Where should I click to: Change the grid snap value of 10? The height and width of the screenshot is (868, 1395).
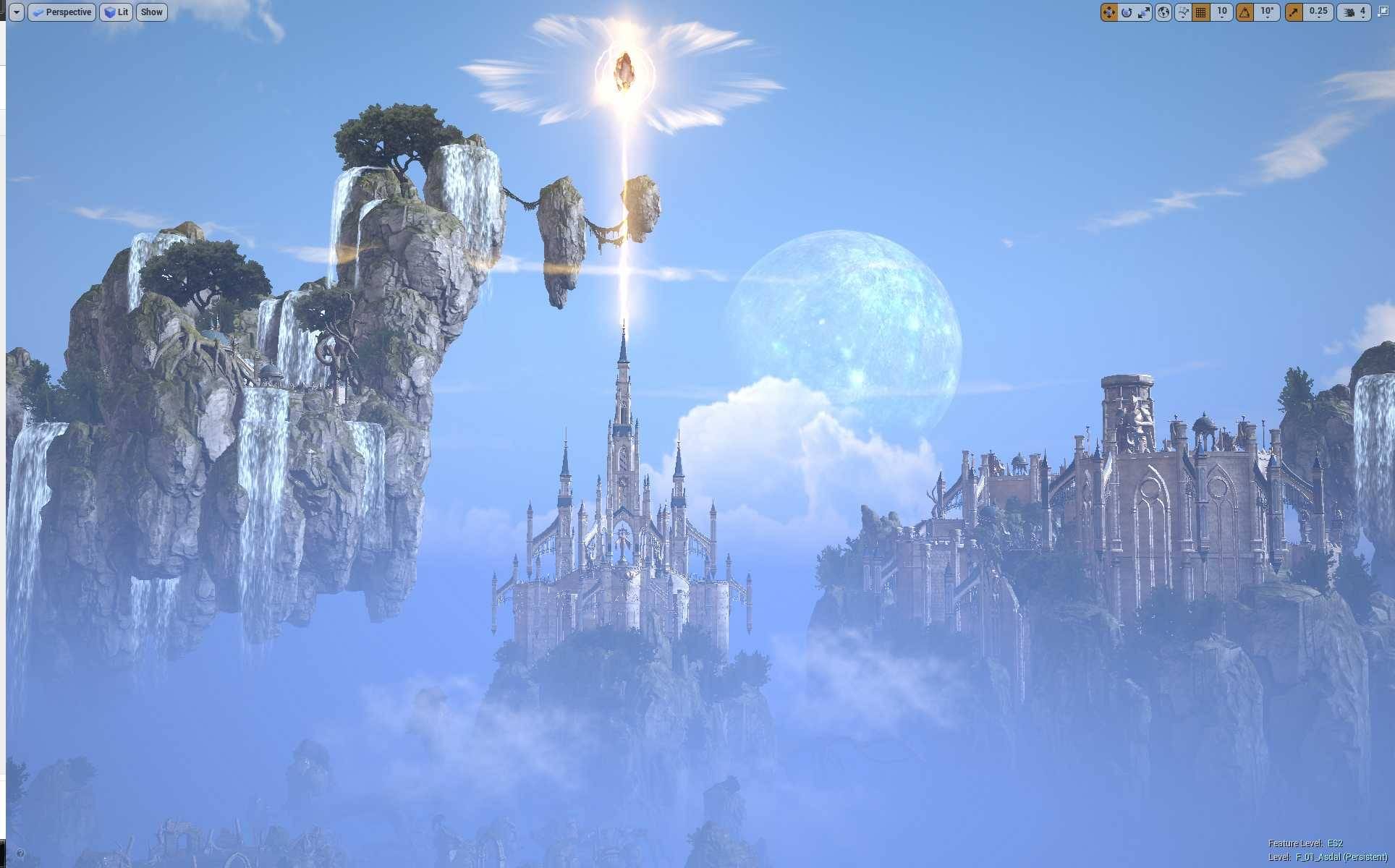click(1222, 12)
